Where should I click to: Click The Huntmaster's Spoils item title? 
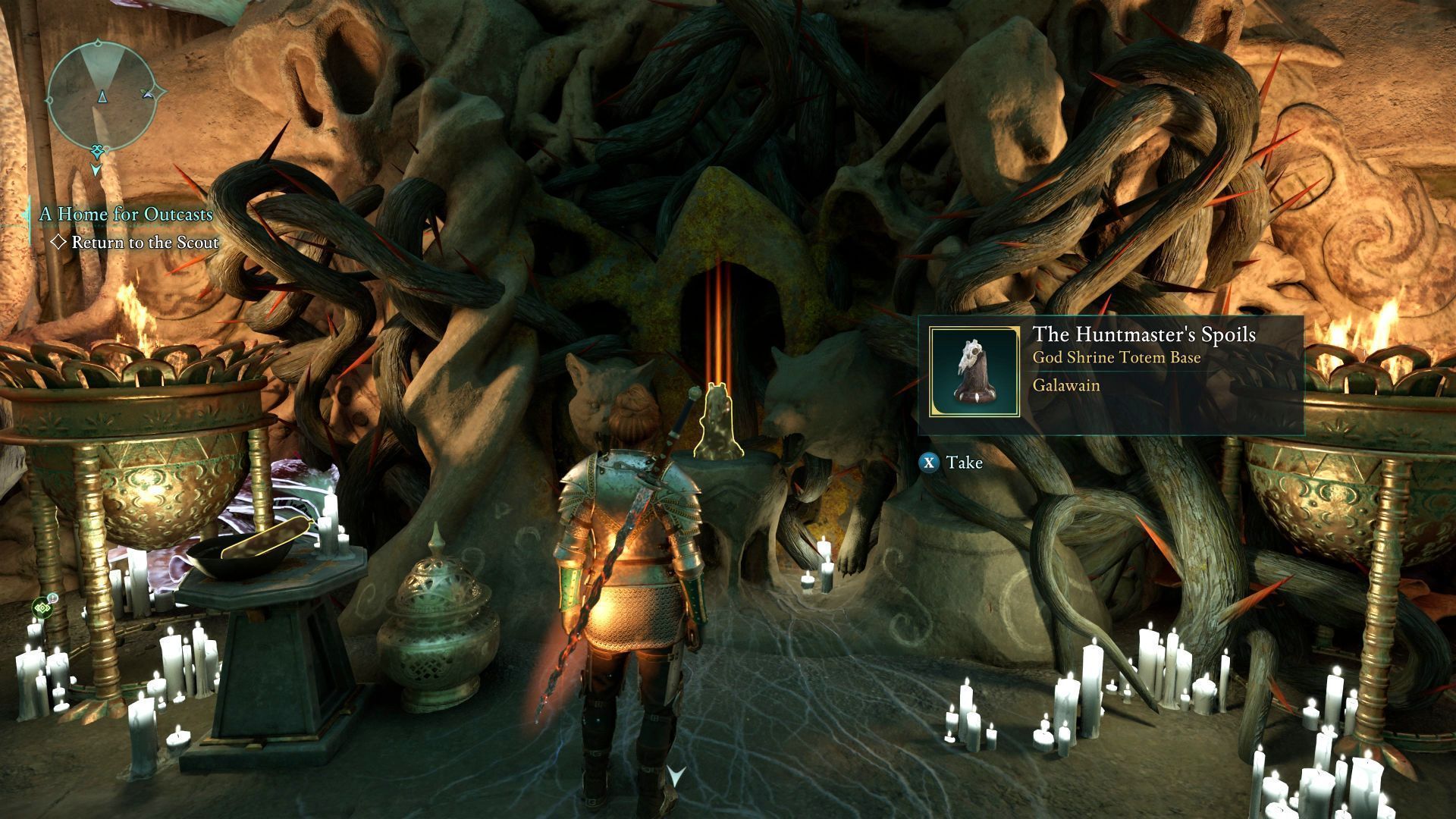[1144, 334]
